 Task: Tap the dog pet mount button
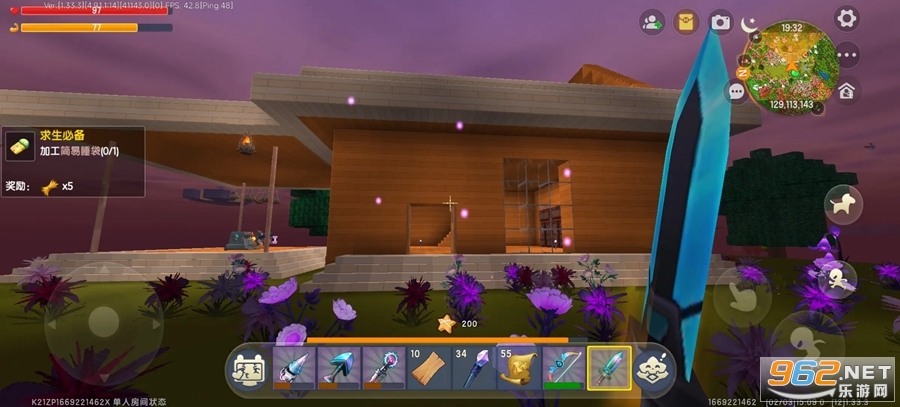coord(842,205)
